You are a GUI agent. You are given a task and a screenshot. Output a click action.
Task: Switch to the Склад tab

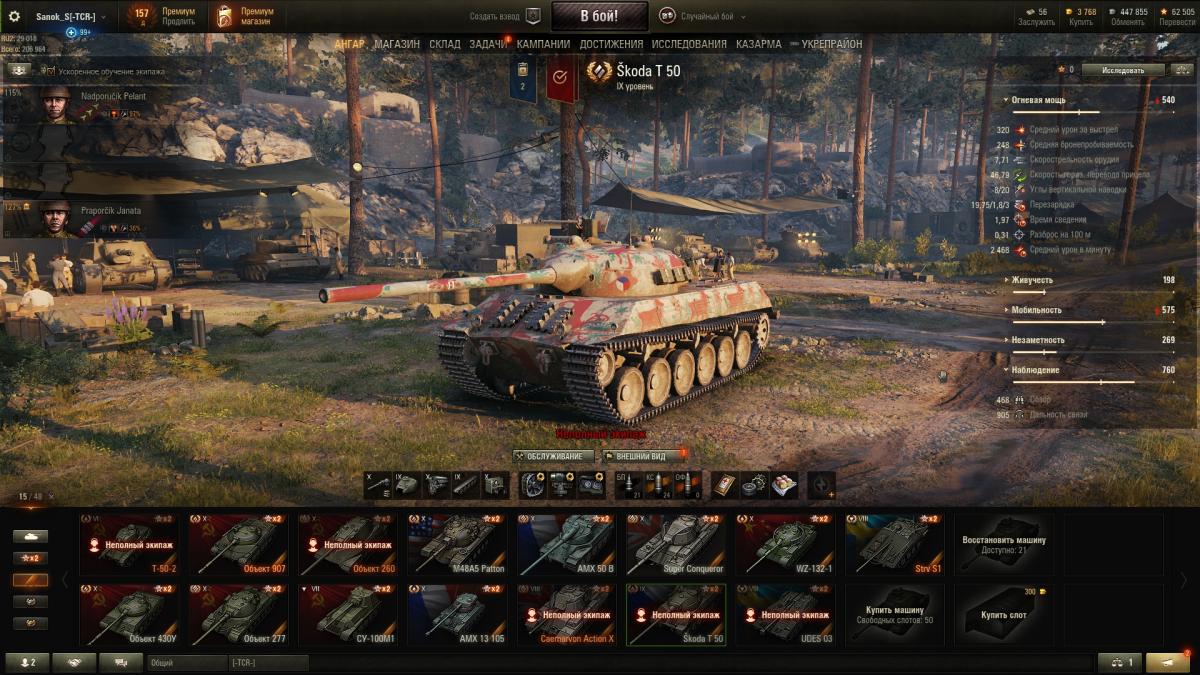pyautogui.click(x=445, y=44)
